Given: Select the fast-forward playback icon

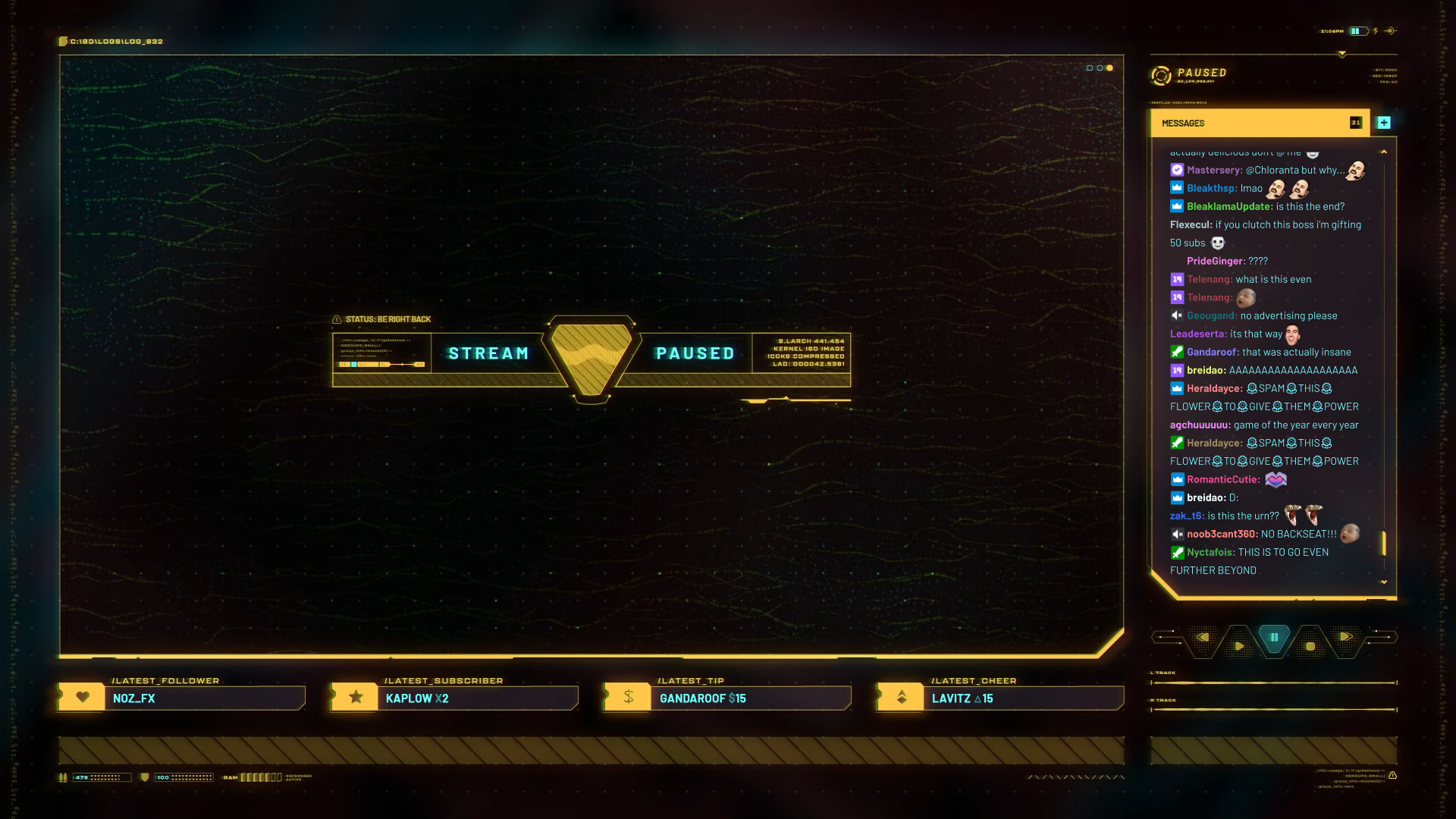Looking at the screenshot, I should [x=1345, y=637].
